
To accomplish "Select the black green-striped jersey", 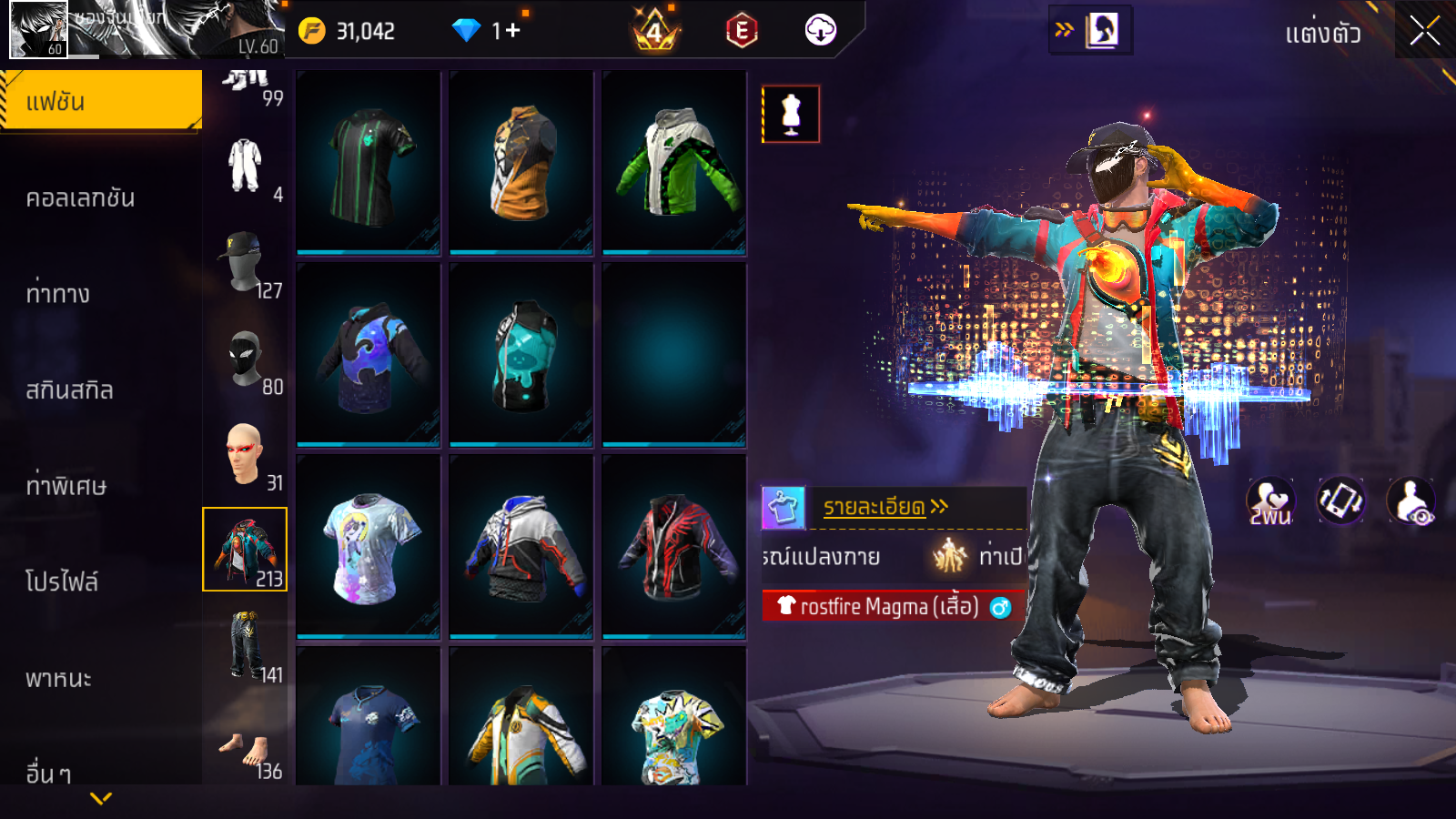I will point(369,162).
